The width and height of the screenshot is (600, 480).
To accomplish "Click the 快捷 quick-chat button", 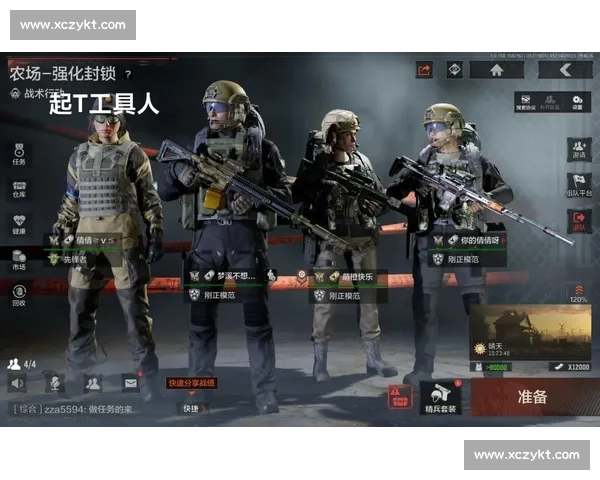I will pos(190,408).
